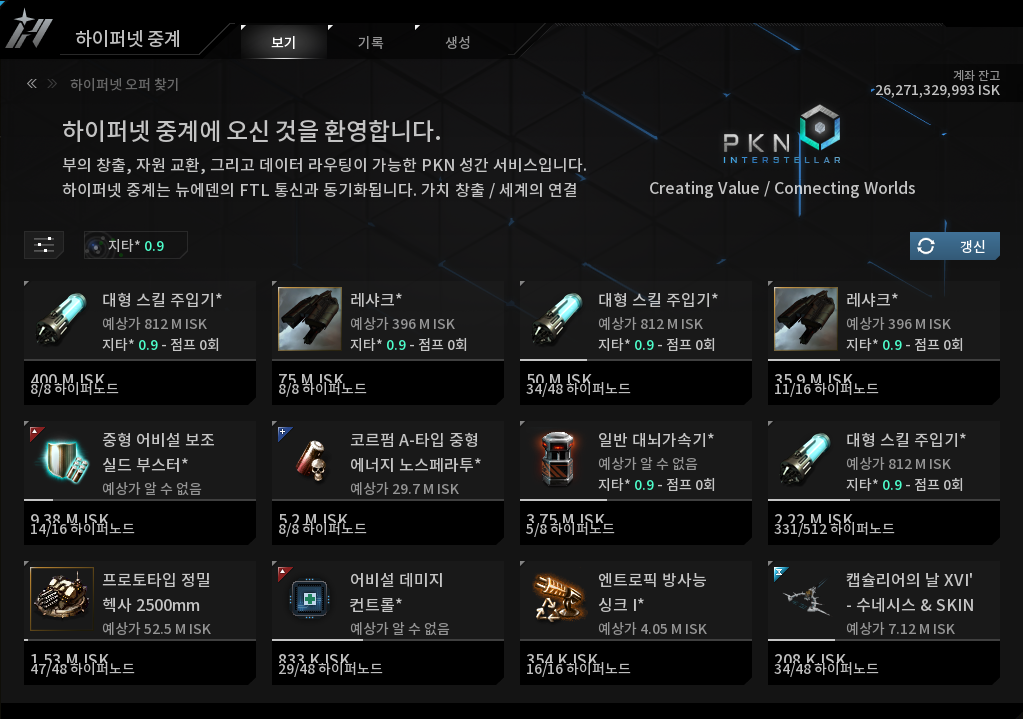Go back with the double left arrow
Screen dimensions: 1023x719
pyautogui.click(x=32, y=84)
